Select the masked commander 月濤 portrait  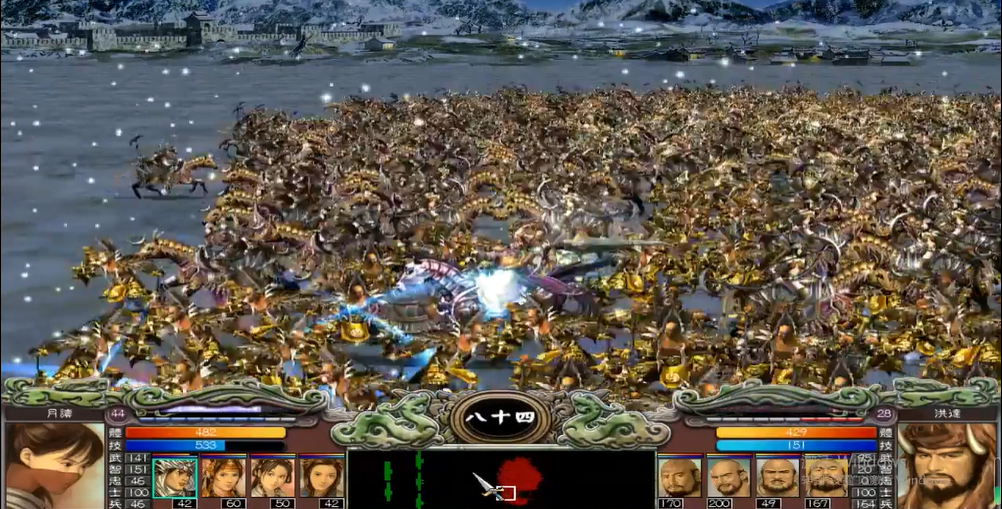coord(54,466)
